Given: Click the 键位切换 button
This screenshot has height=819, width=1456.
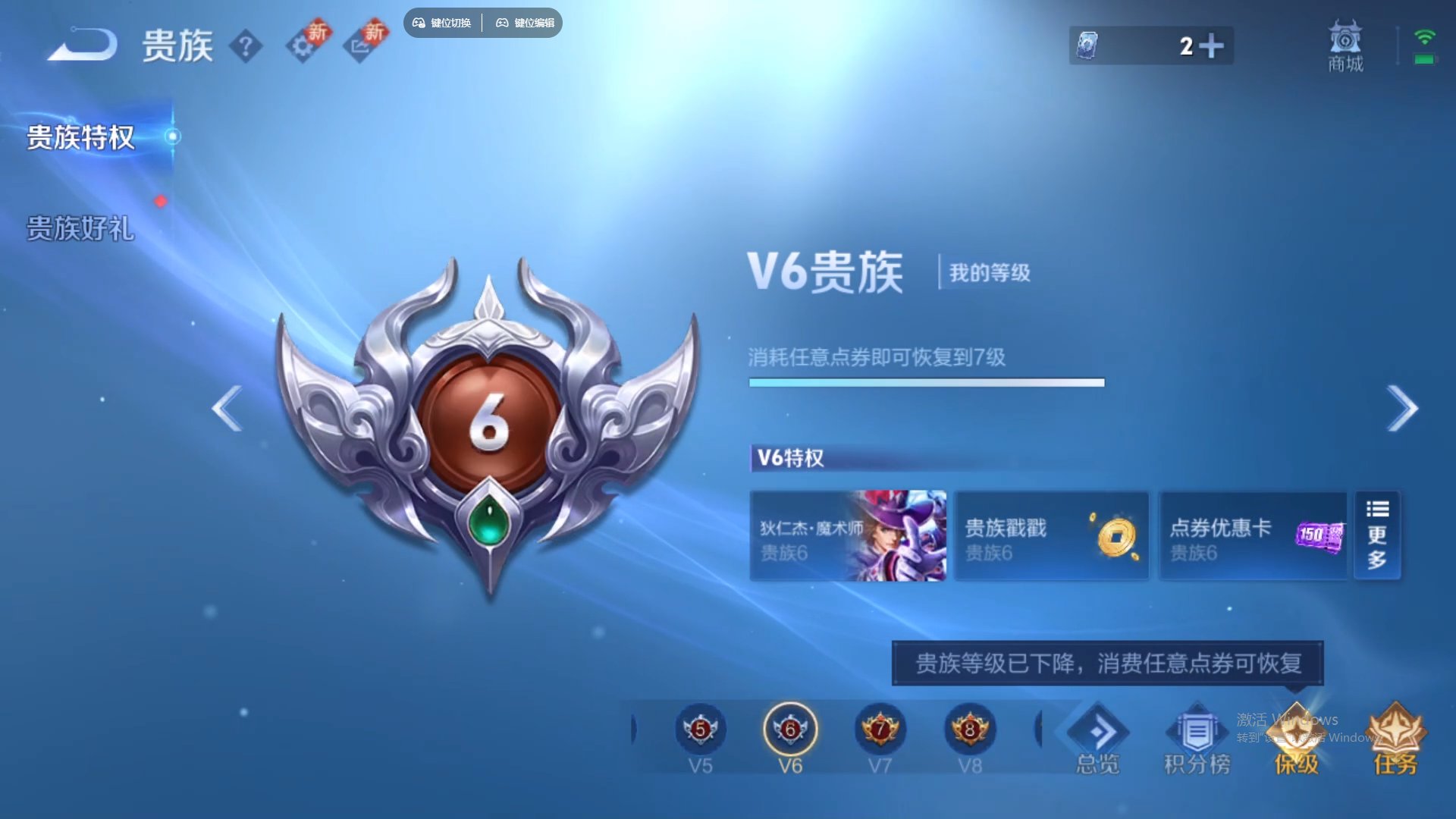Looking at the screenshot, I should coord(442,23).
